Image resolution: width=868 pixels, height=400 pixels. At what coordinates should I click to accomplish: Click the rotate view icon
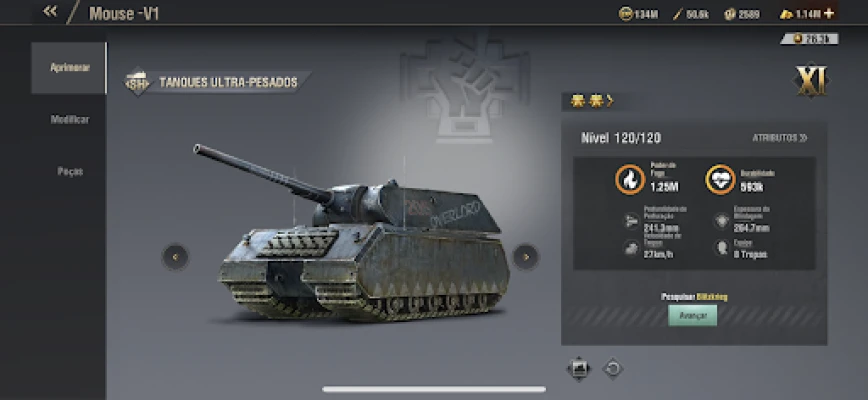tap(613, 369)
